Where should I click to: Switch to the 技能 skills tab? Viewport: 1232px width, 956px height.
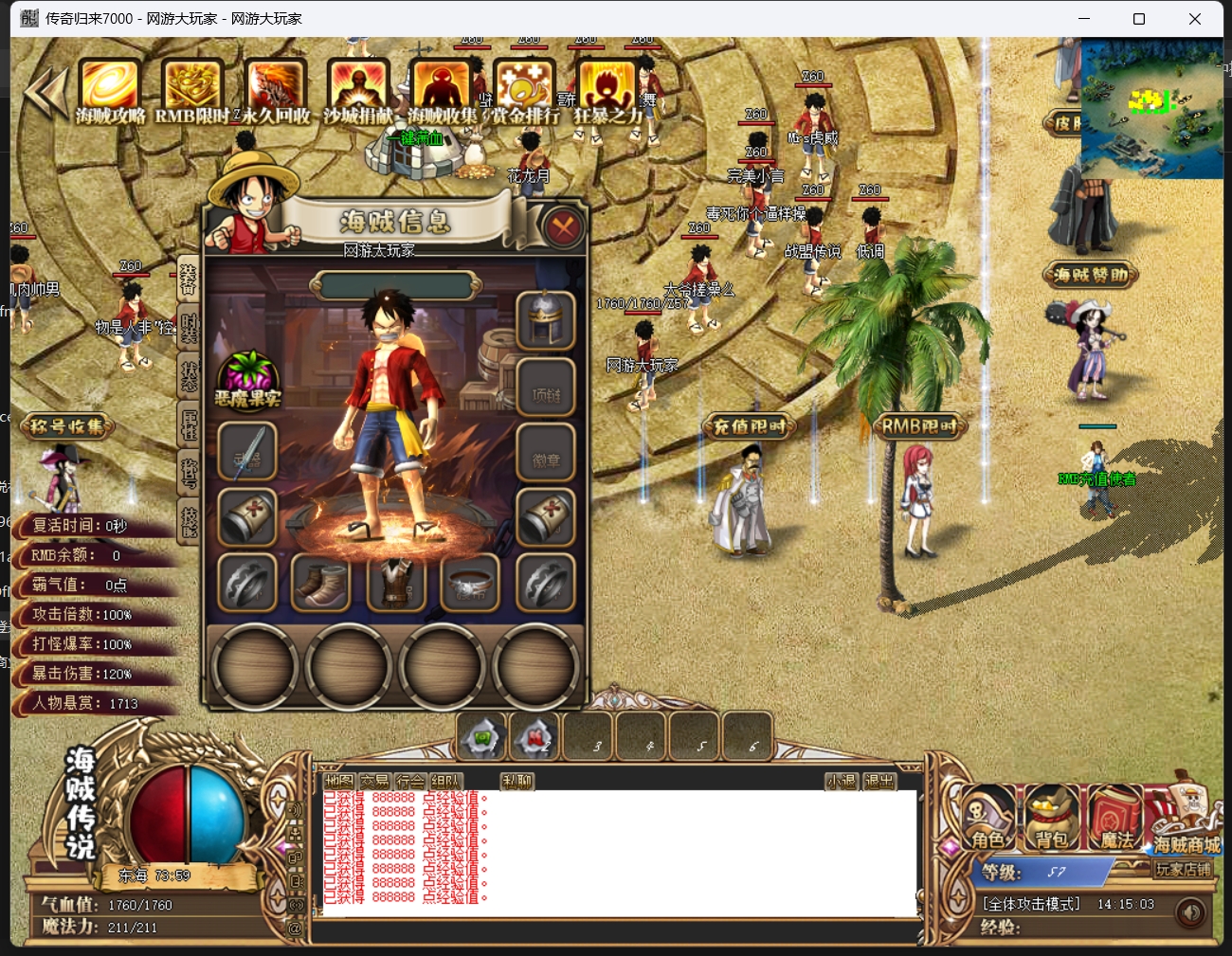coord(189,521)
